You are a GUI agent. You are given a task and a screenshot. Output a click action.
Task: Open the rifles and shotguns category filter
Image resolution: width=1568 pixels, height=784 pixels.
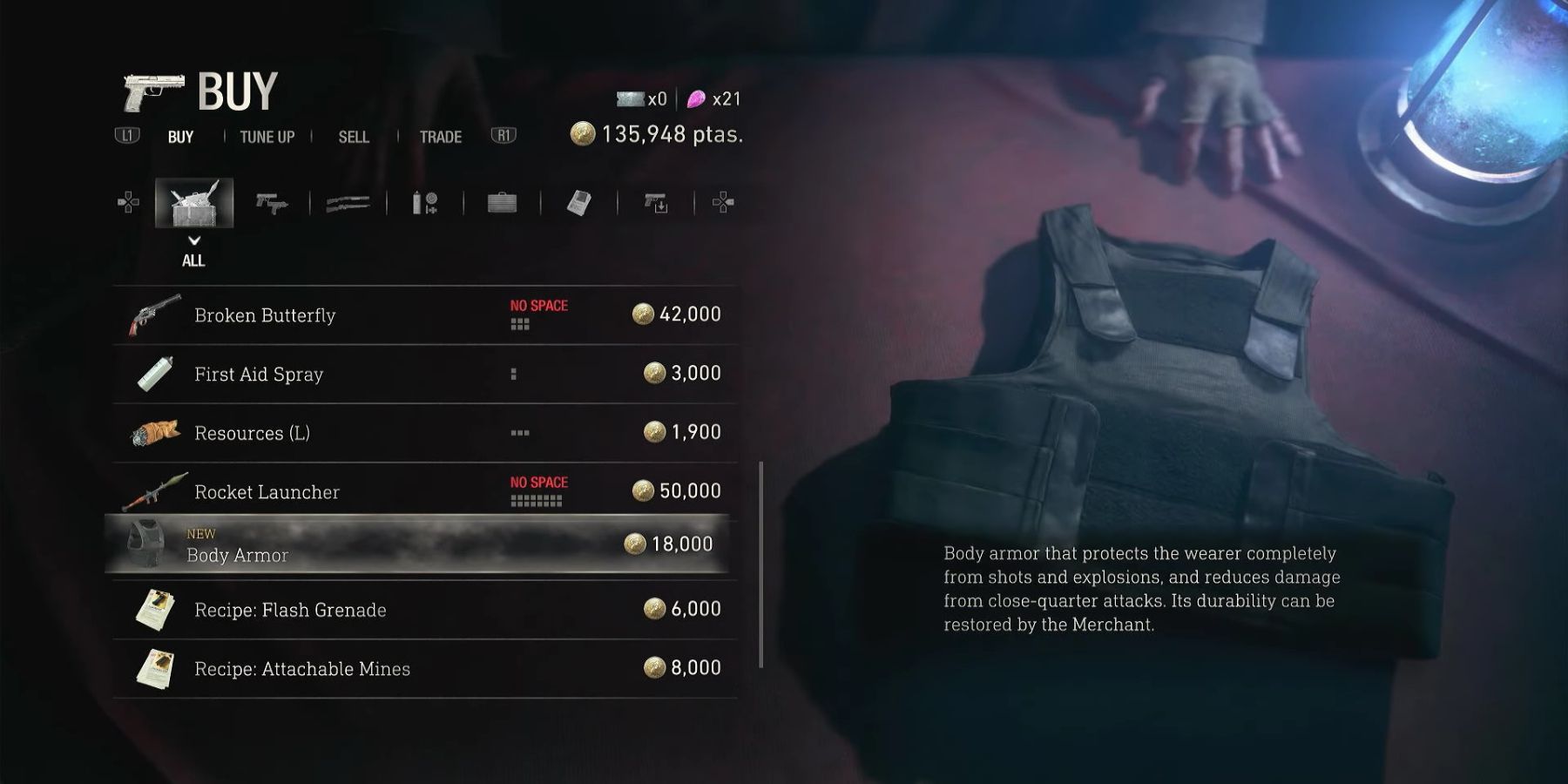(x=348, y=202)
